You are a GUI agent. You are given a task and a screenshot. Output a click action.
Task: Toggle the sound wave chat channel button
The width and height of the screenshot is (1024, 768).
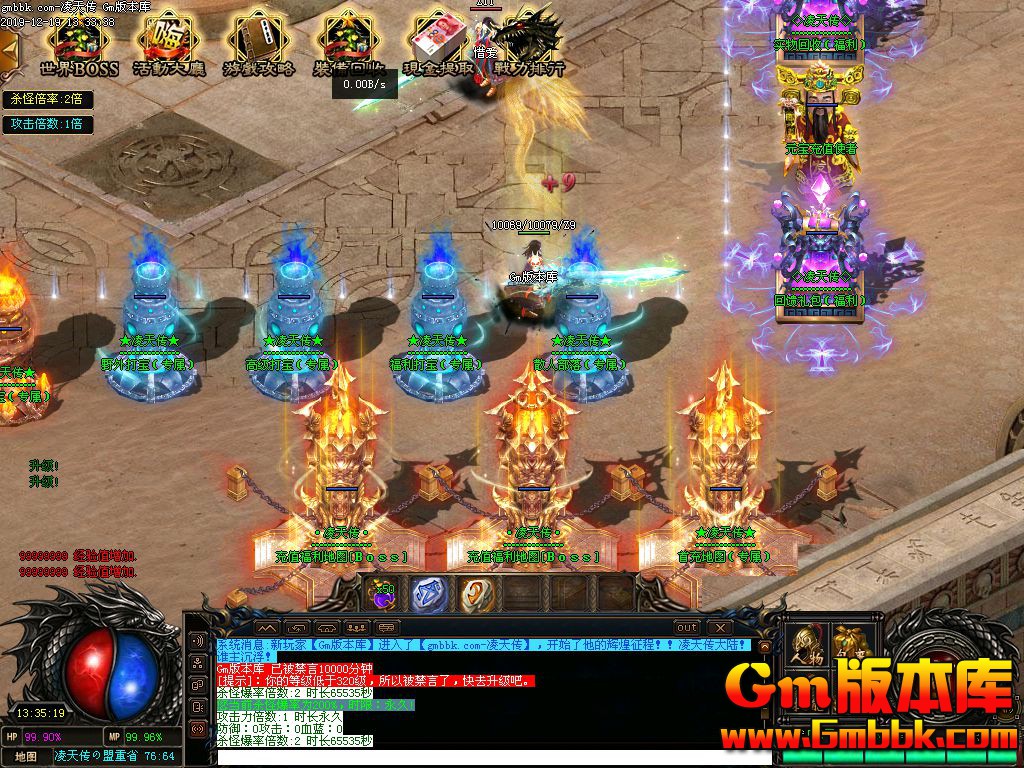[197, 641]
